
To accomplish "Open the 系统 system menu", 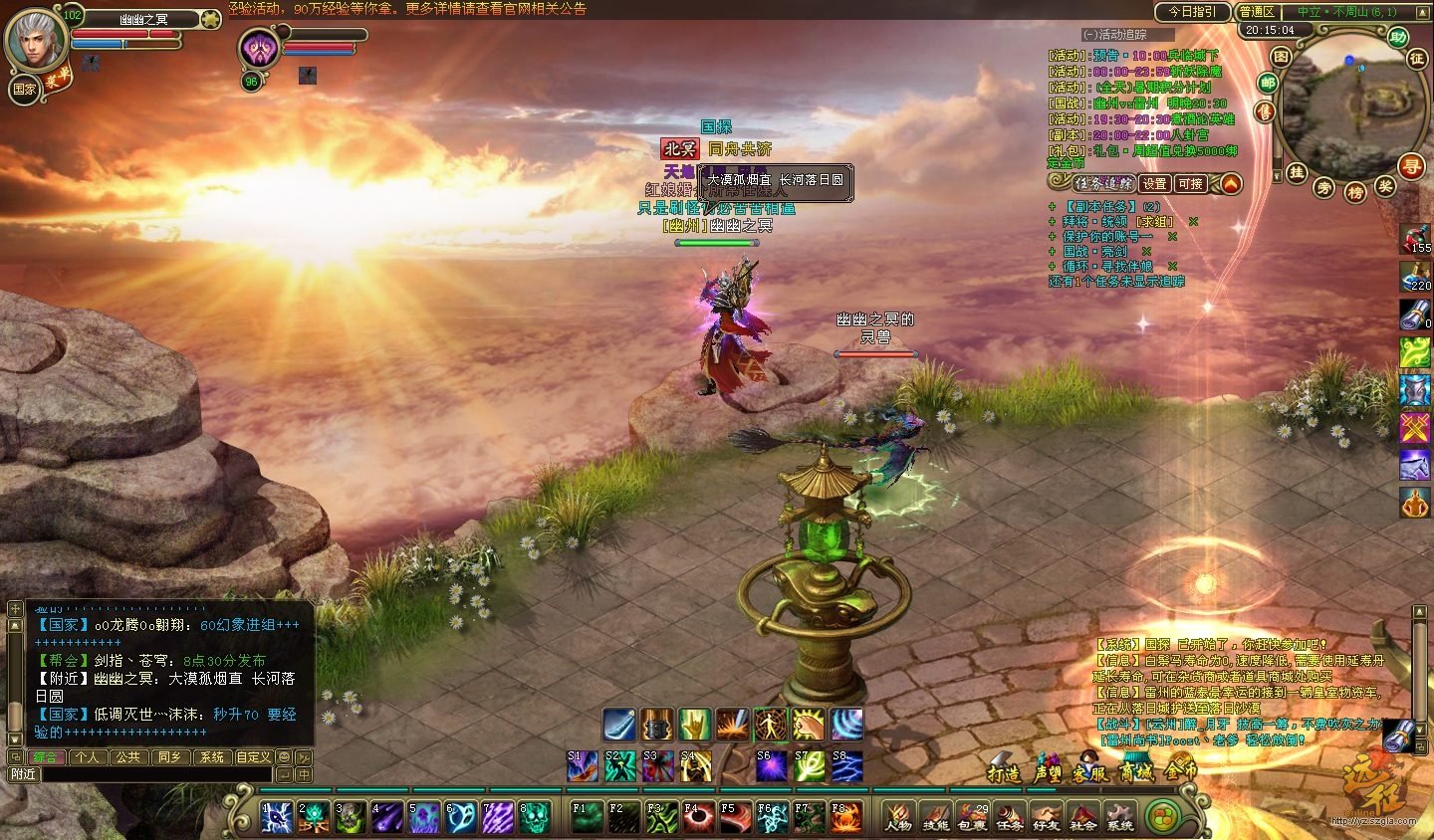I will pyautogui.click(x=1120, y=817).
